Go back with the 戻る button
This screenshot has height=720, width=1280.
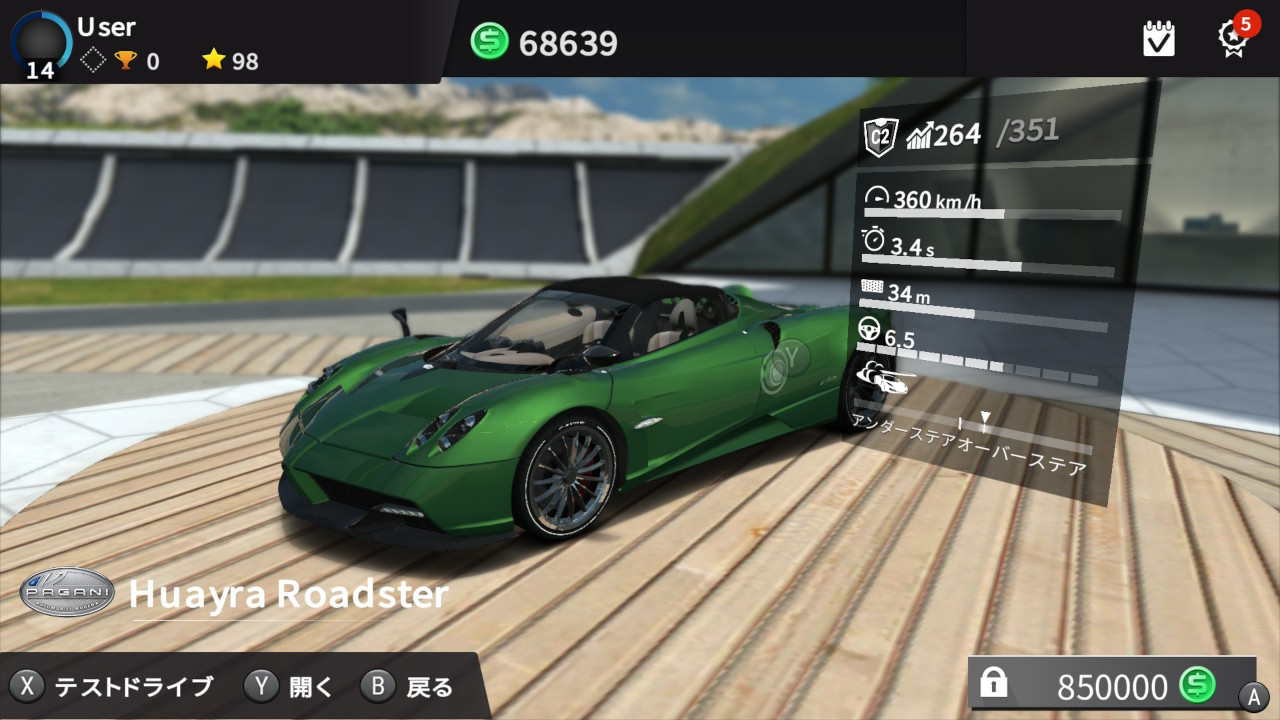(408, 687)
